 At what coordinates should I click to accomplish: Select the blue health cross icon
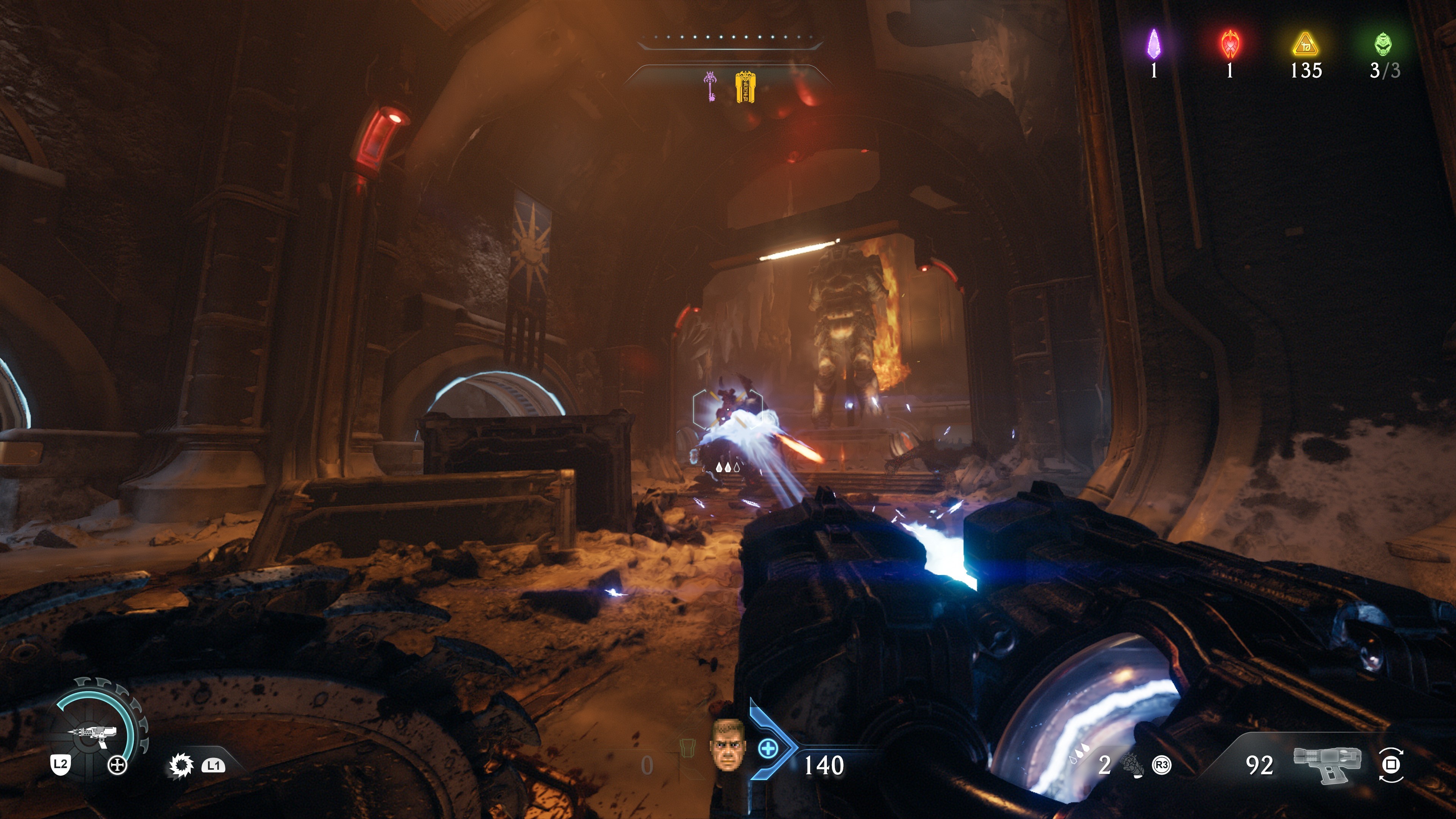tap(767, 749)
